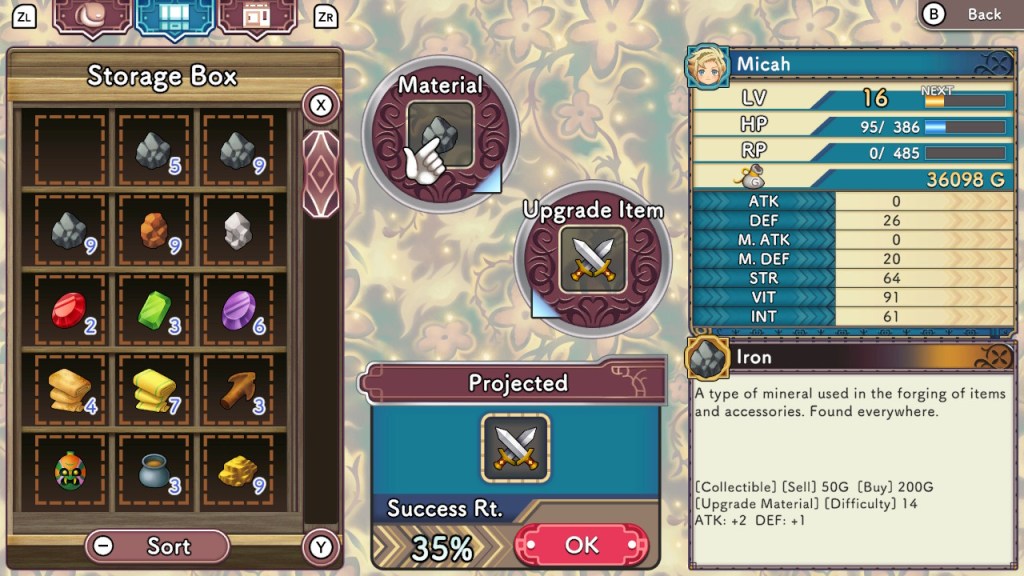1024x576 pixels.
Task: Pick the green emerald gem
Action: (154, 310)
